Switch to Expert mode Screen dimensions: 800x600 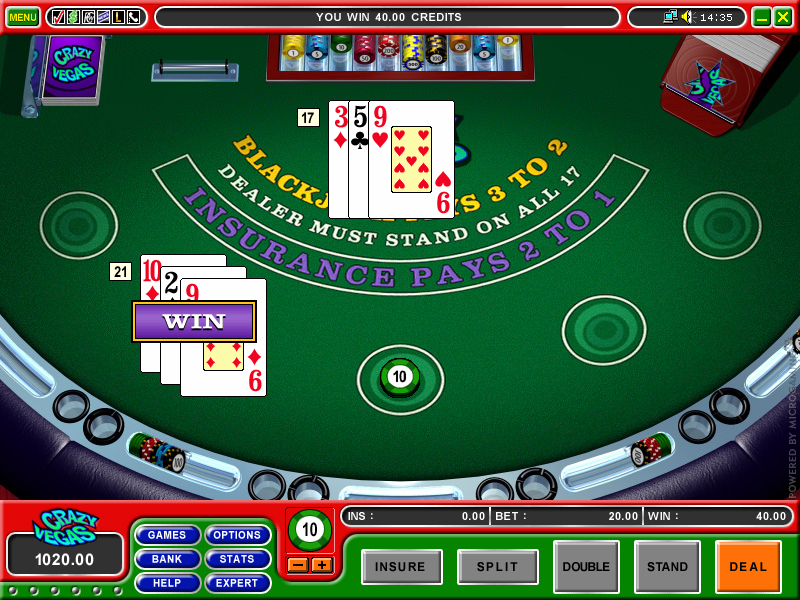click(x=237, y=582)
